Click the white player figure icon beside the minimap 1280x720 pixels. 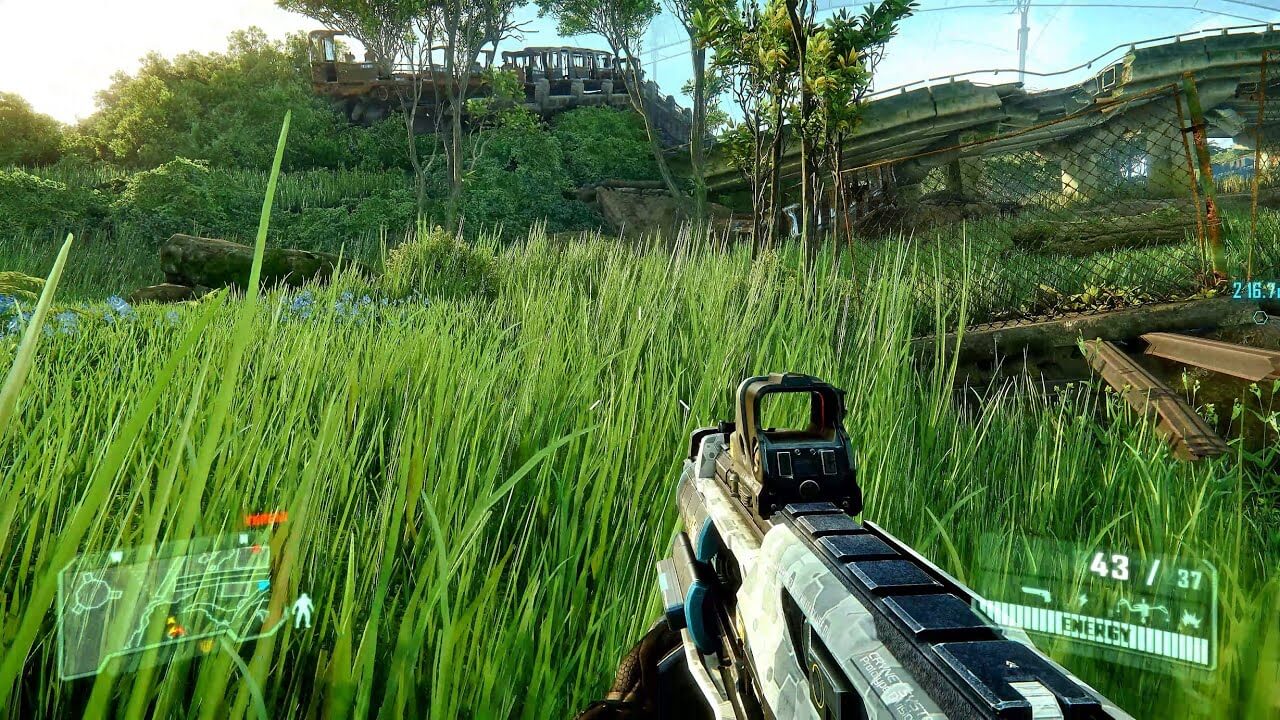302,611
